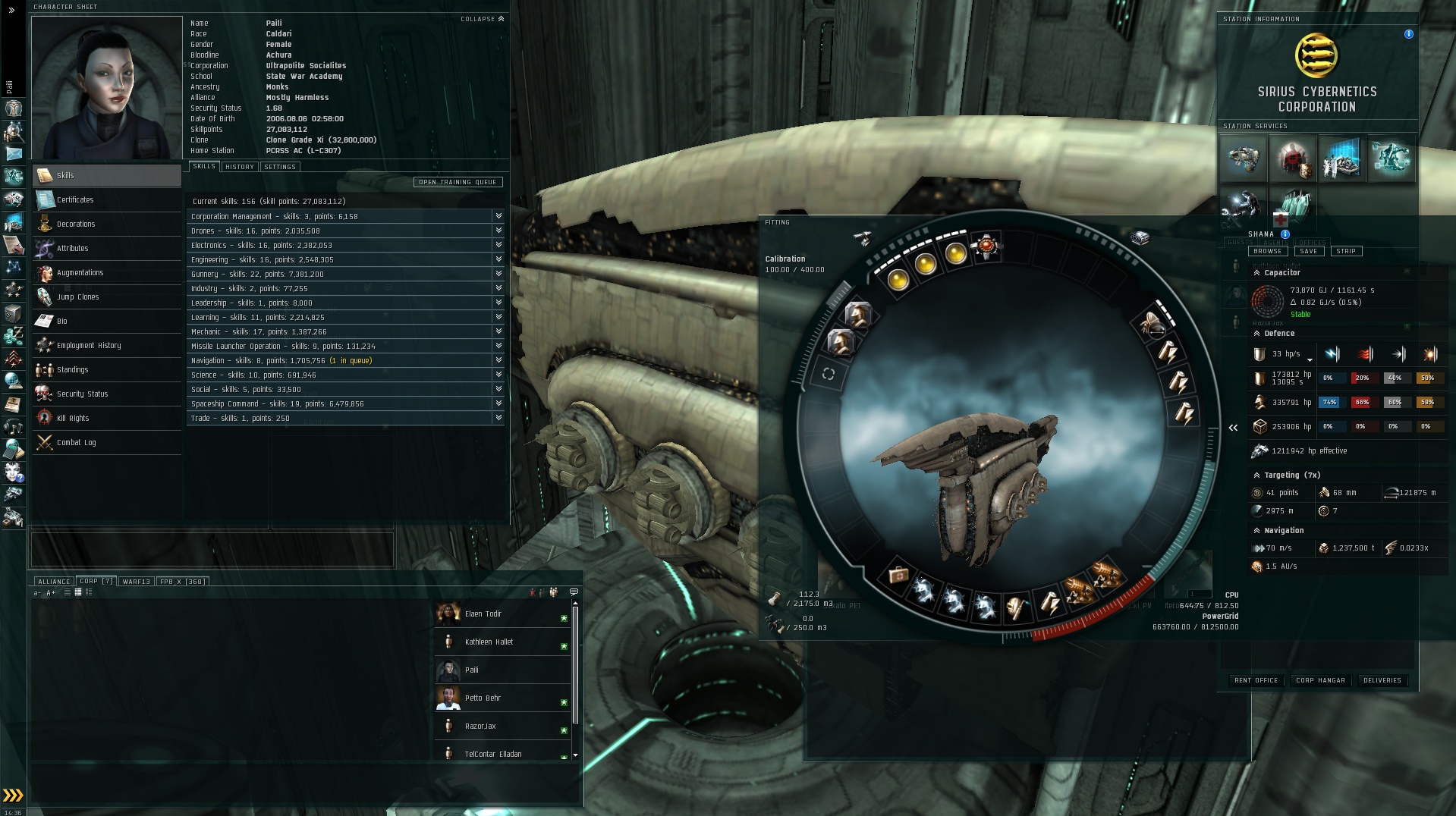Select Petto Behr in member list
Viewport: 1456px width, 816px height.
(x=483, y=698)
